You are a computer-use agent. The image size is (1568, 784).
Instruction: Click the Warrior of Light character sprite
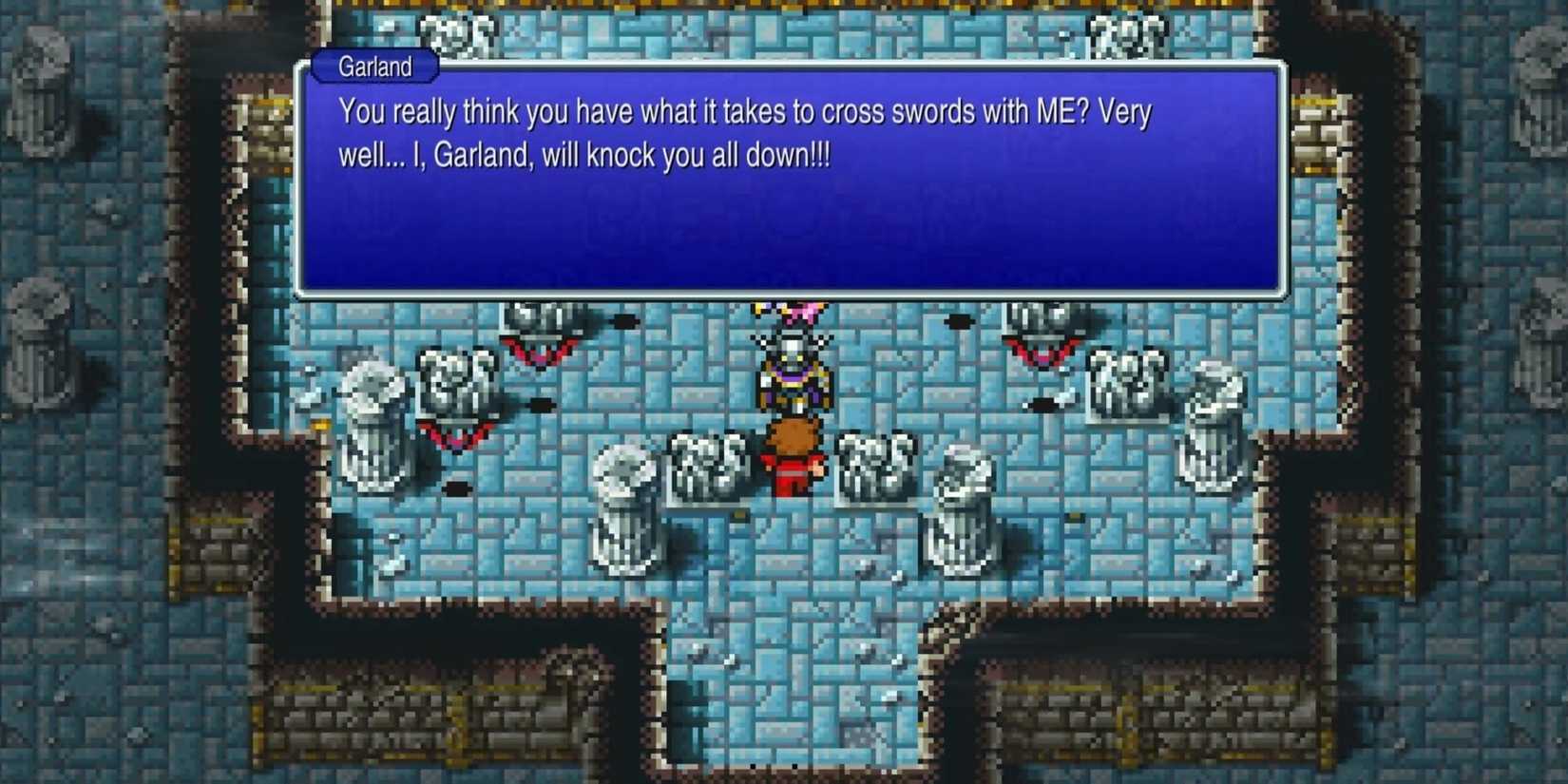coord(791,456)
